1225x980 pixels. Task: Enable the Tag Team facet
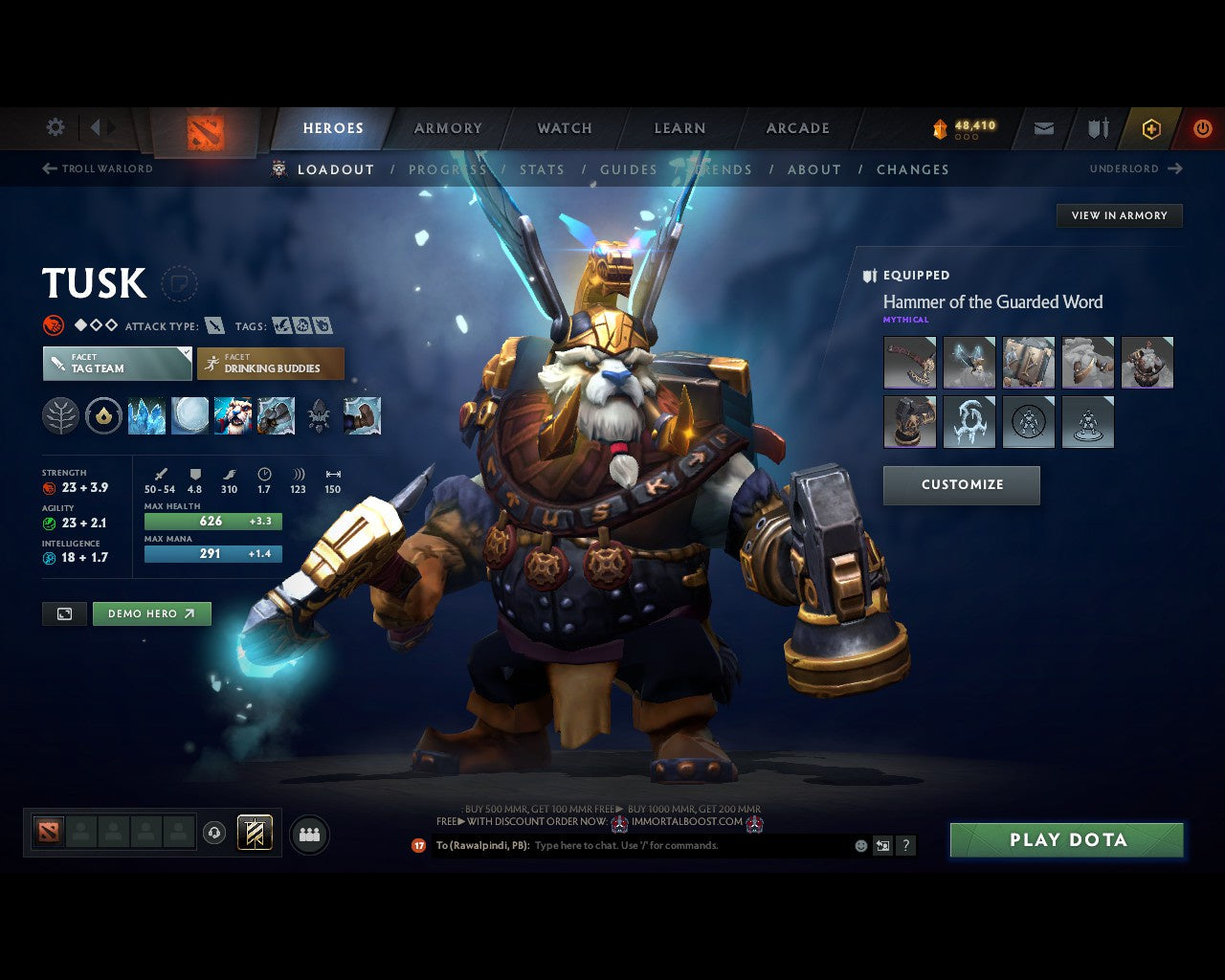pyautogui.click(x=116, y=364)
